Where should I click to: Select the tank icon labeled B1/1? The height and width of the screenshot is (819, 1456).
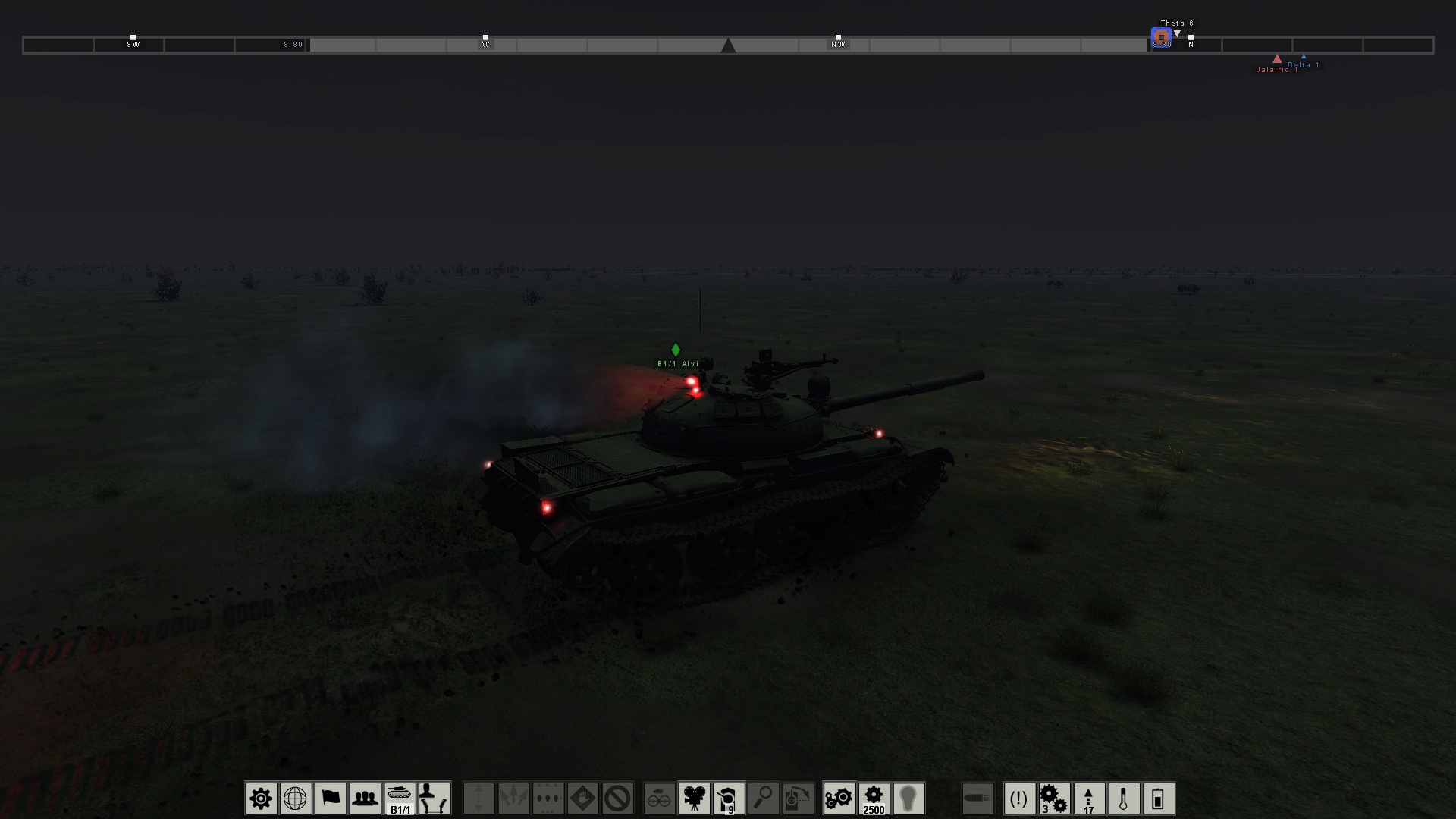(x=400, y=798)
